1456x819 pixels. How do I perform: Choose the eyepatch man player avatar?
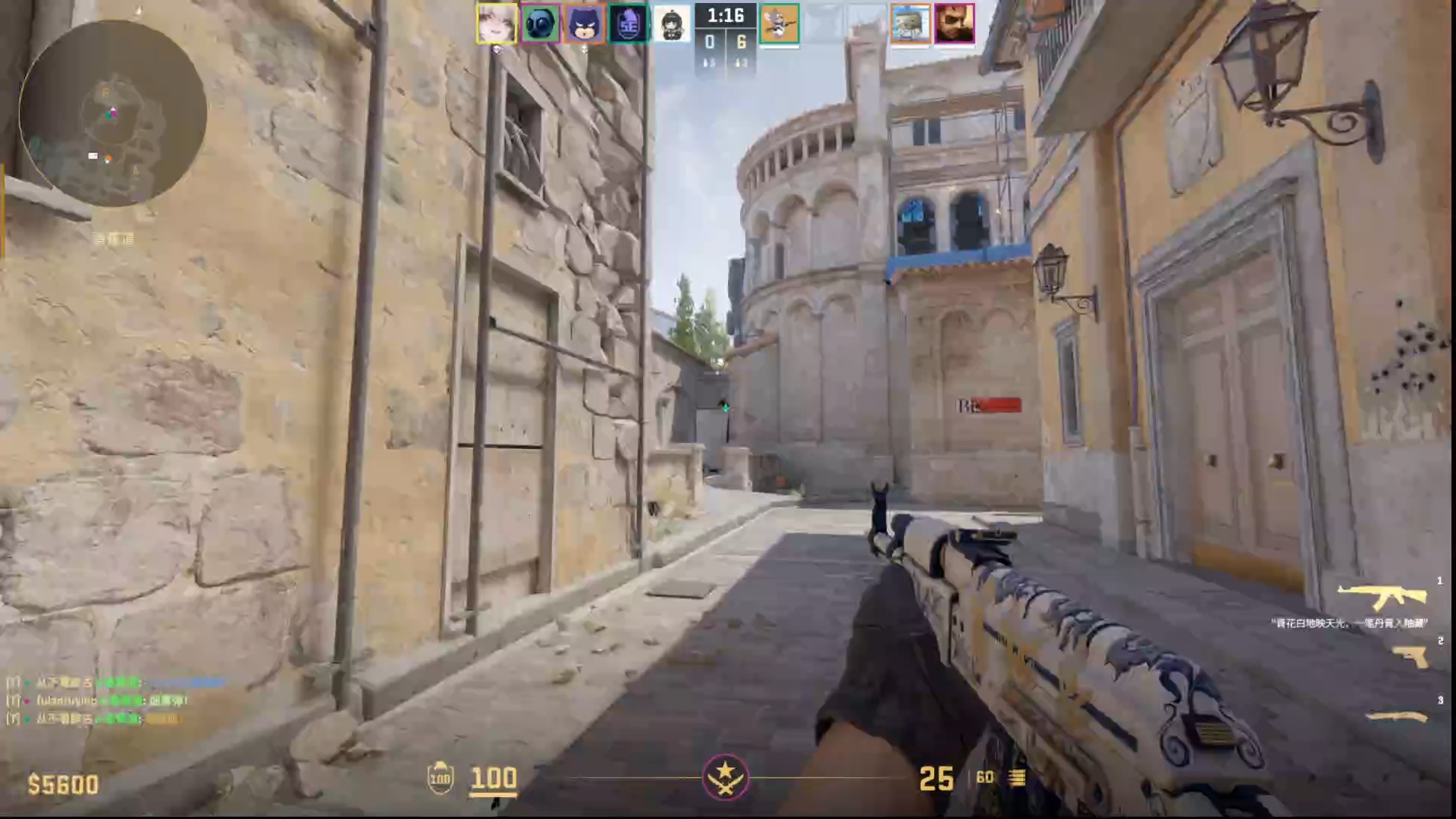coord(954,24)
